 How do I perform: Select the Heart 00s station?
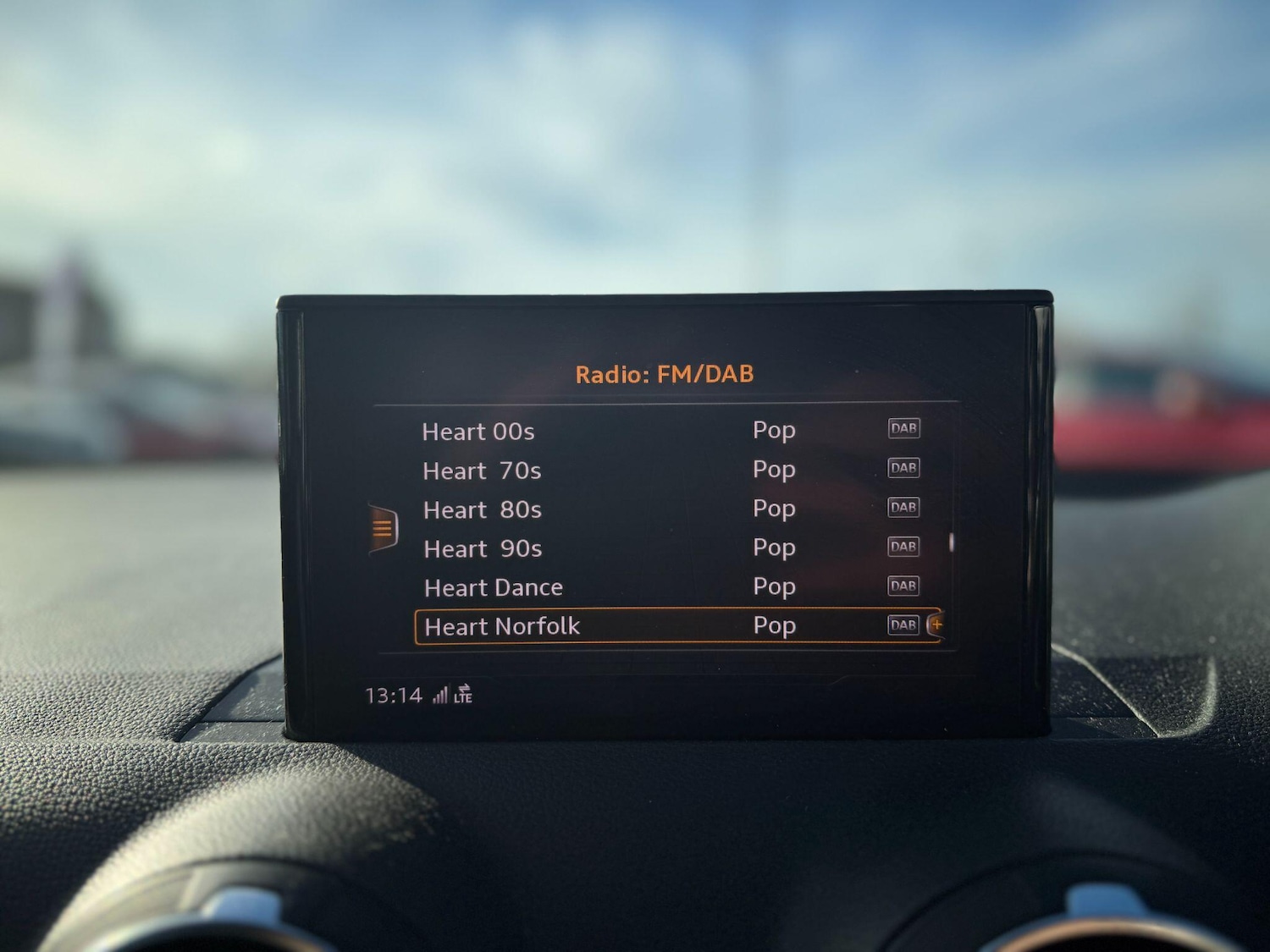479,432
